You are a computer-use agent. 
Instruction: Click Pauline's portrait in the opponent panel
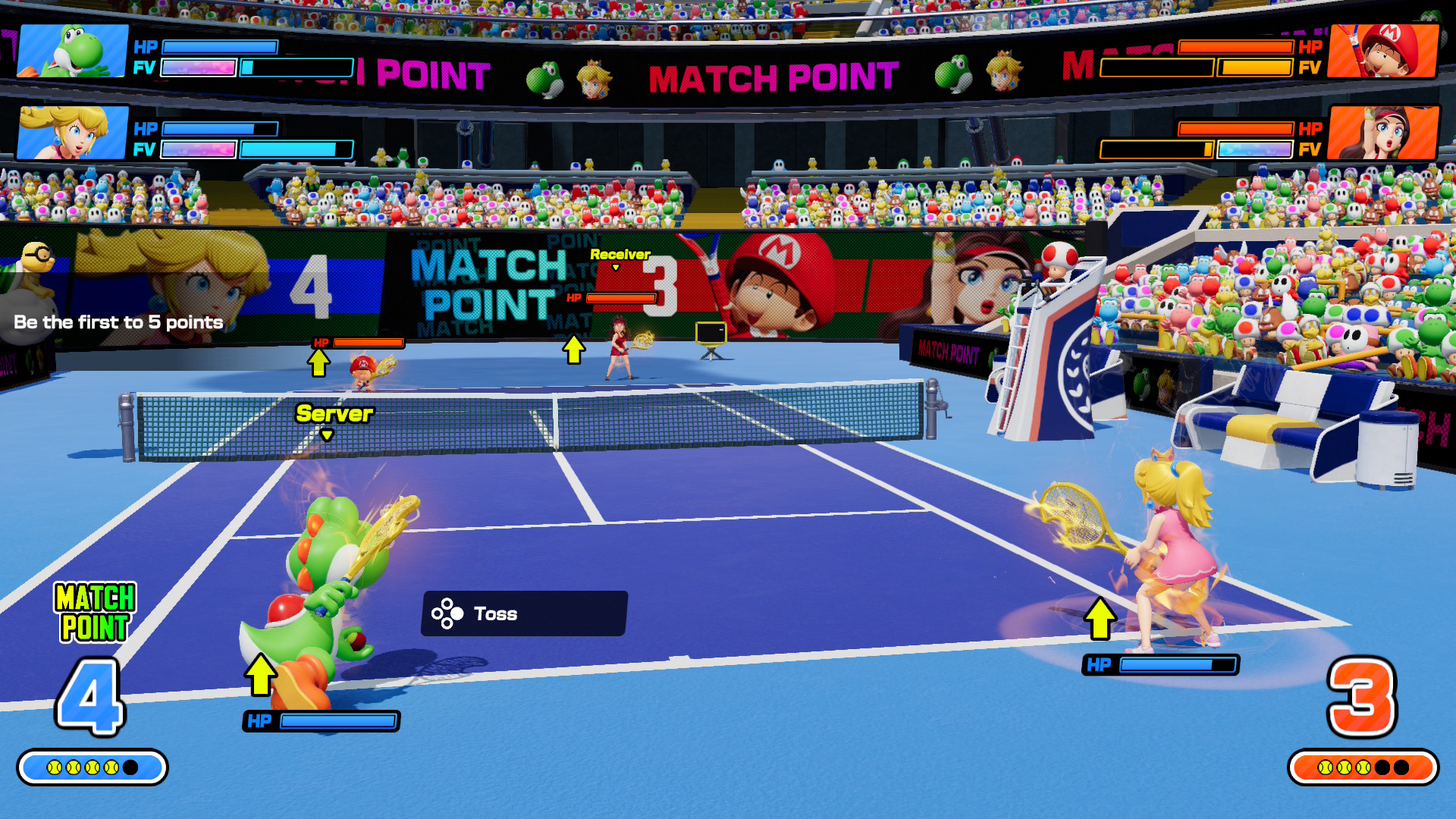[1383, 133]
